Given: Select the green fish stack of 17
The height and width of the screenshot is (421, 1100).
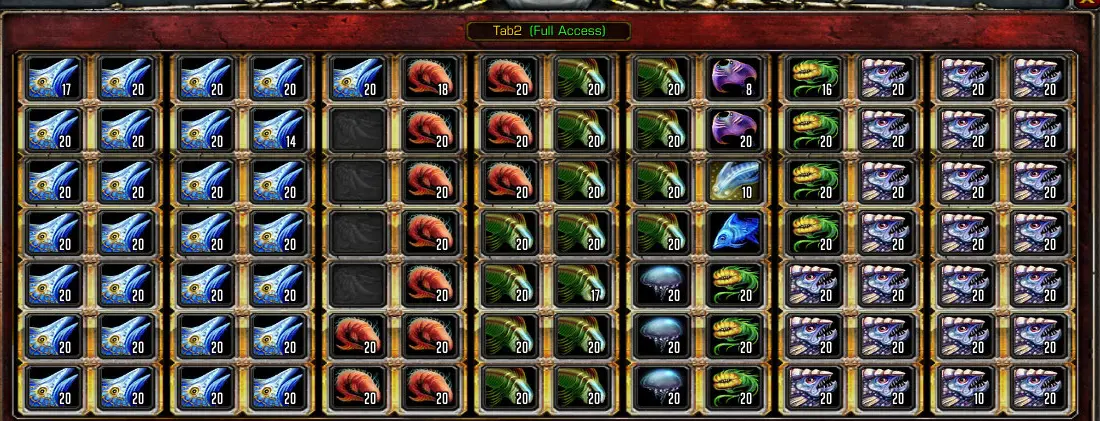Looking at the screenshot, I should 583,285.
